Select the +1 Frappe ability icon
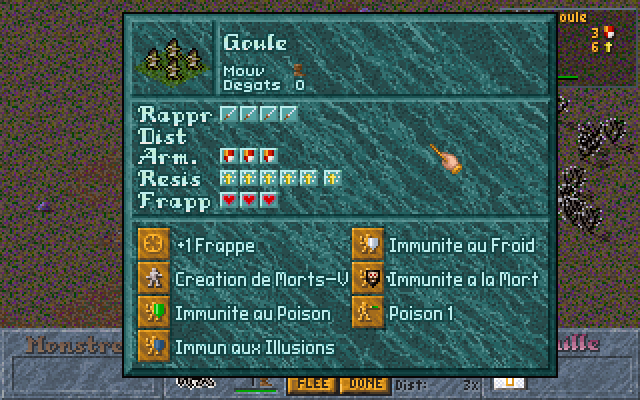 coord(153,245)
